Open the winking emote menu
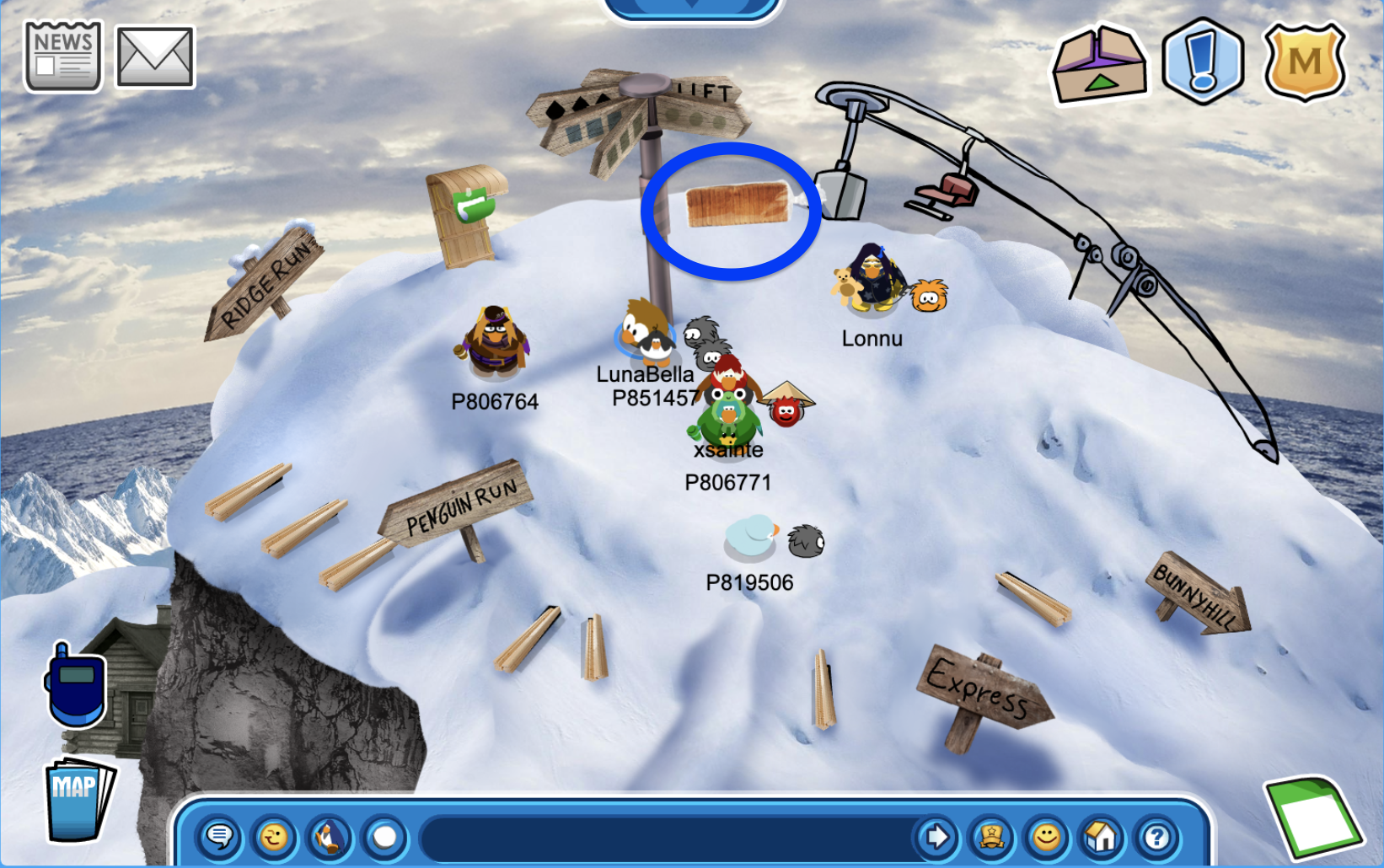This screenshot has height=868, width=1384. click(x=274, y=837)
